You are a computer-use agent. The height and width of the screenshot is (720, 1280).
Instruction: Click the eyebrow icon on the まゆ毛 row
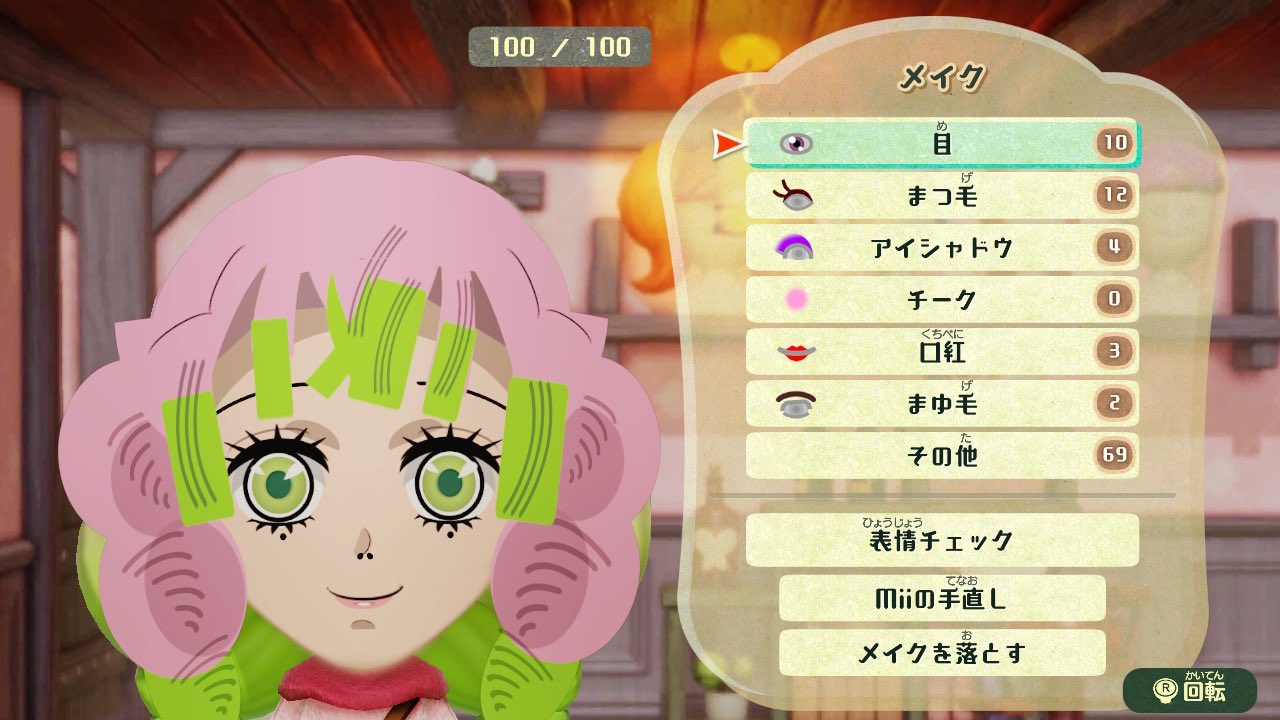(793, 403)
